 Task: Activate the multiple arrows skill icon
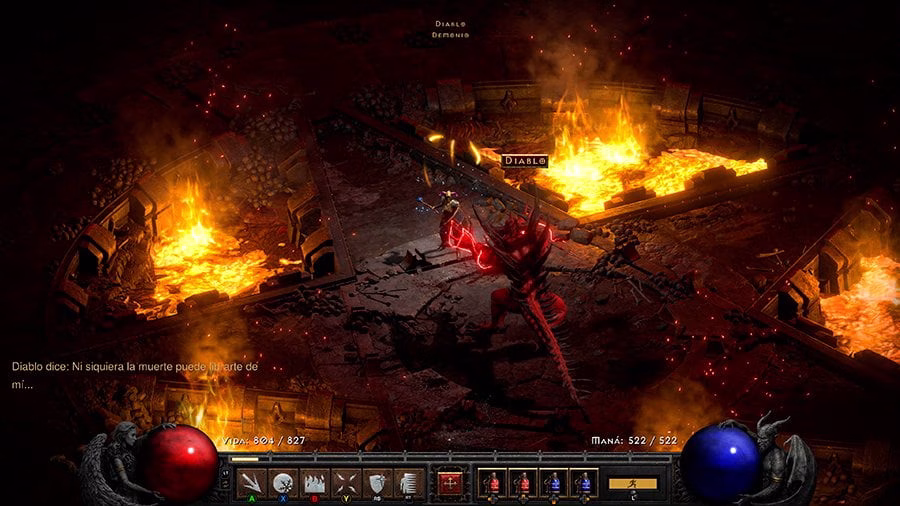(x=253, y=483)
